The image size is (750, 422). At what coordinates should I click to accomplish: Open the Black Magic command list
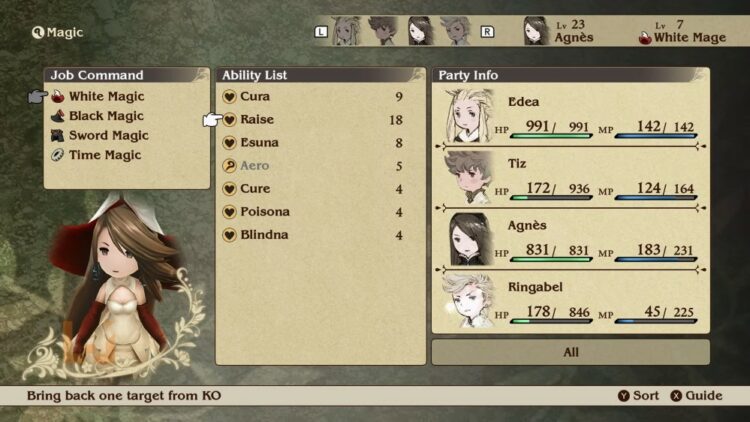coord(106,116)
